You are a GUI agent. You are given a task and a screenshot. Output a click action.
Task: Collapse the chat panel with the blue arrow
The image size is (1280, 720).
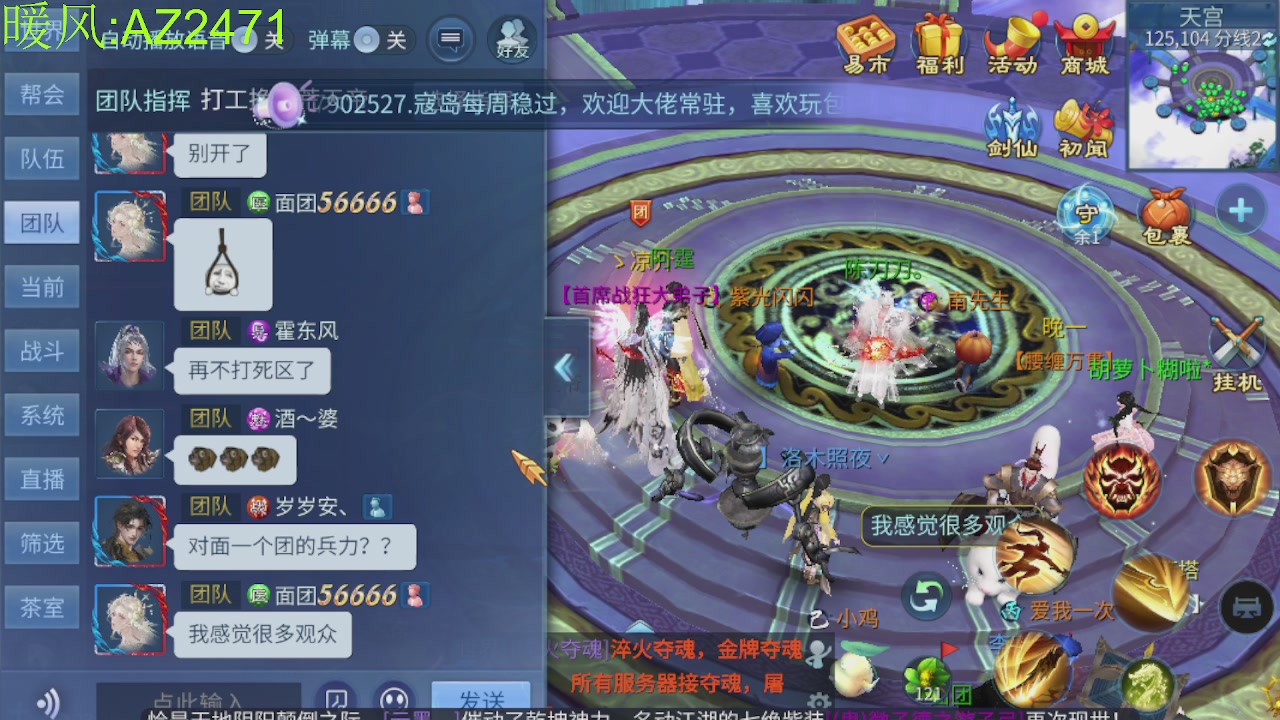[566, 368]
